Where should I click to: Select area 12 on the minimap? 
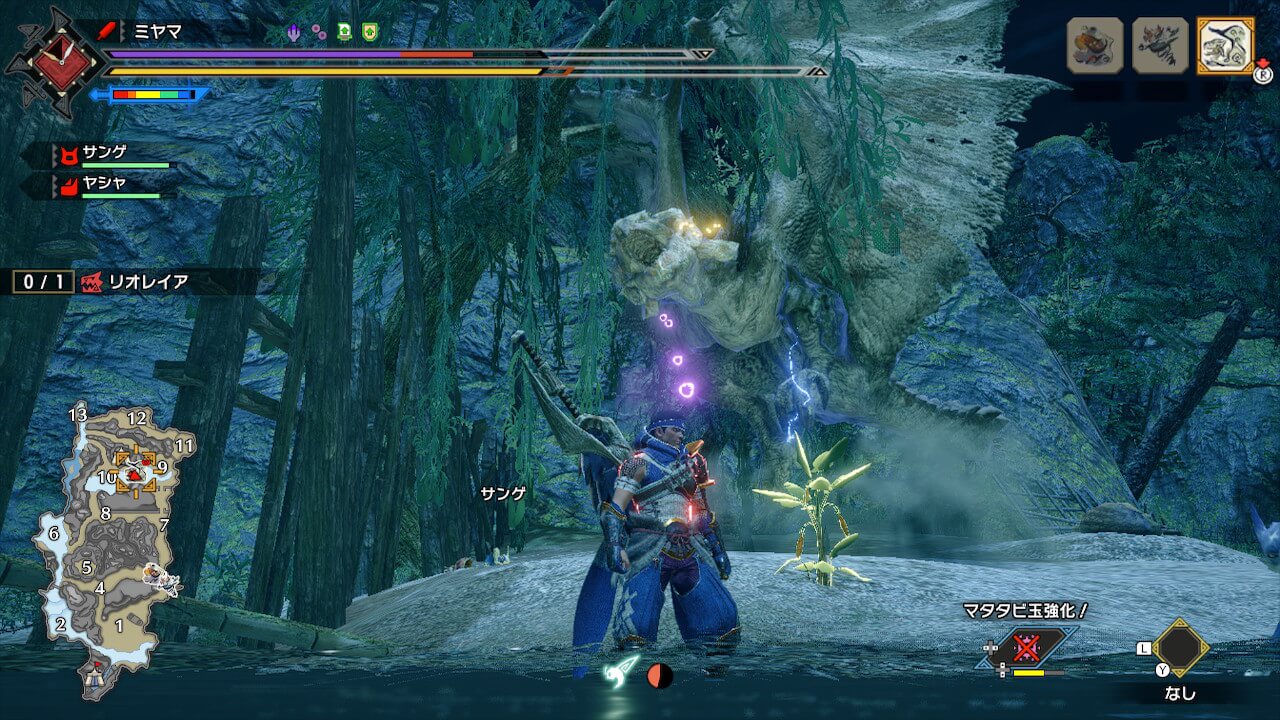pyautogui.click(x=137, y=418)
